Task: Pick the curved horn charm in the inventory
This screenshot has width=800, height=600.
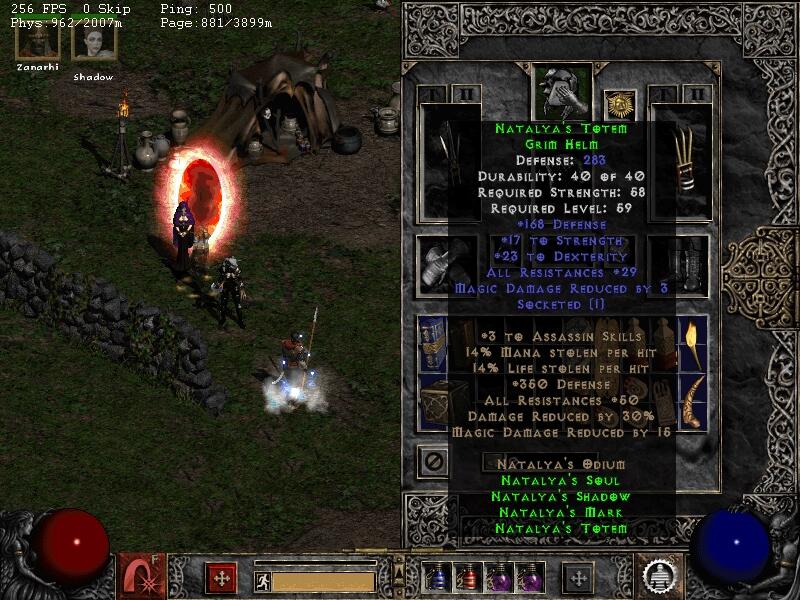Action: point(692,402)
